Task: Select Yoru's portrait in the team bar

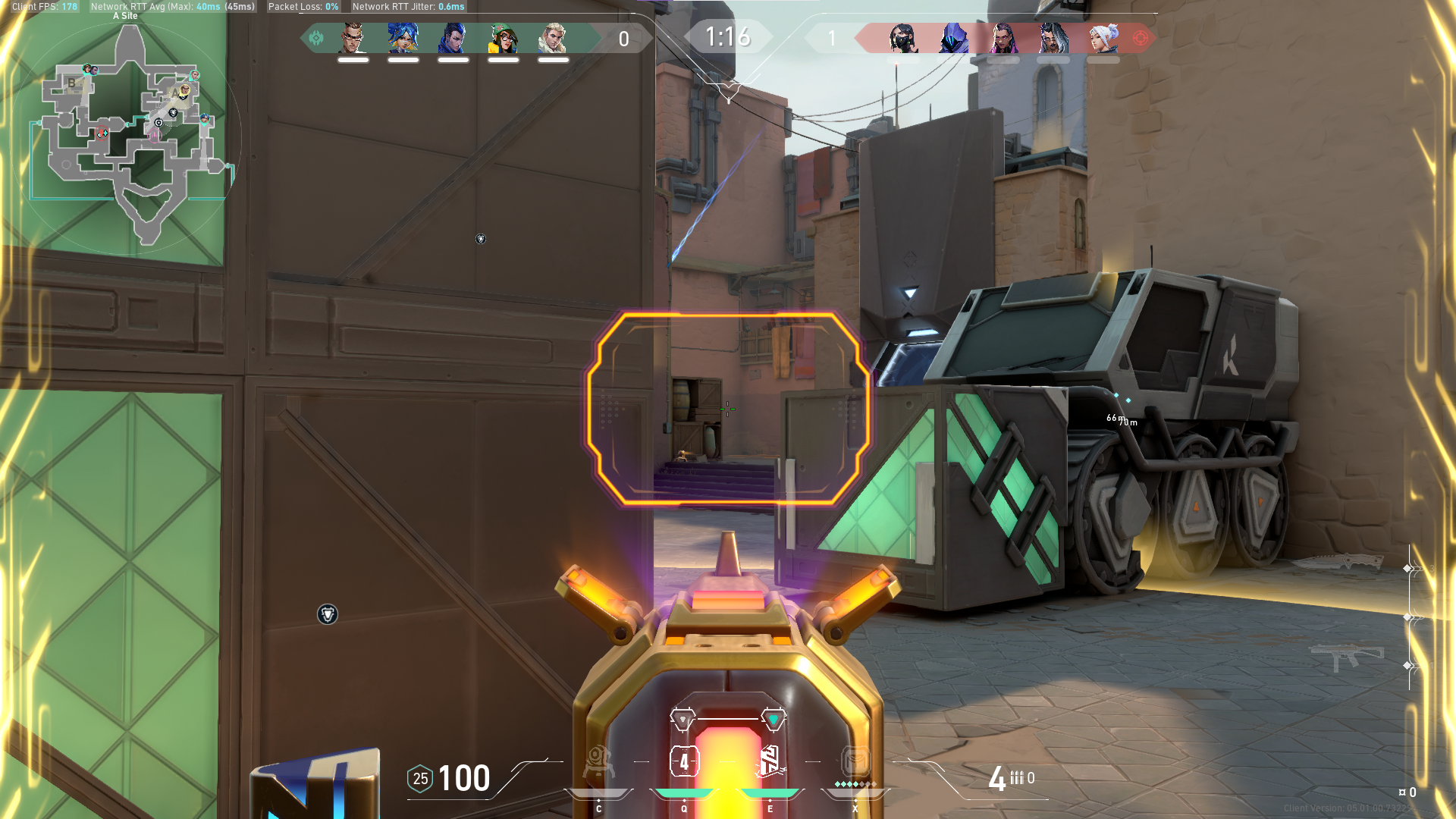Action: pos(453,38)
